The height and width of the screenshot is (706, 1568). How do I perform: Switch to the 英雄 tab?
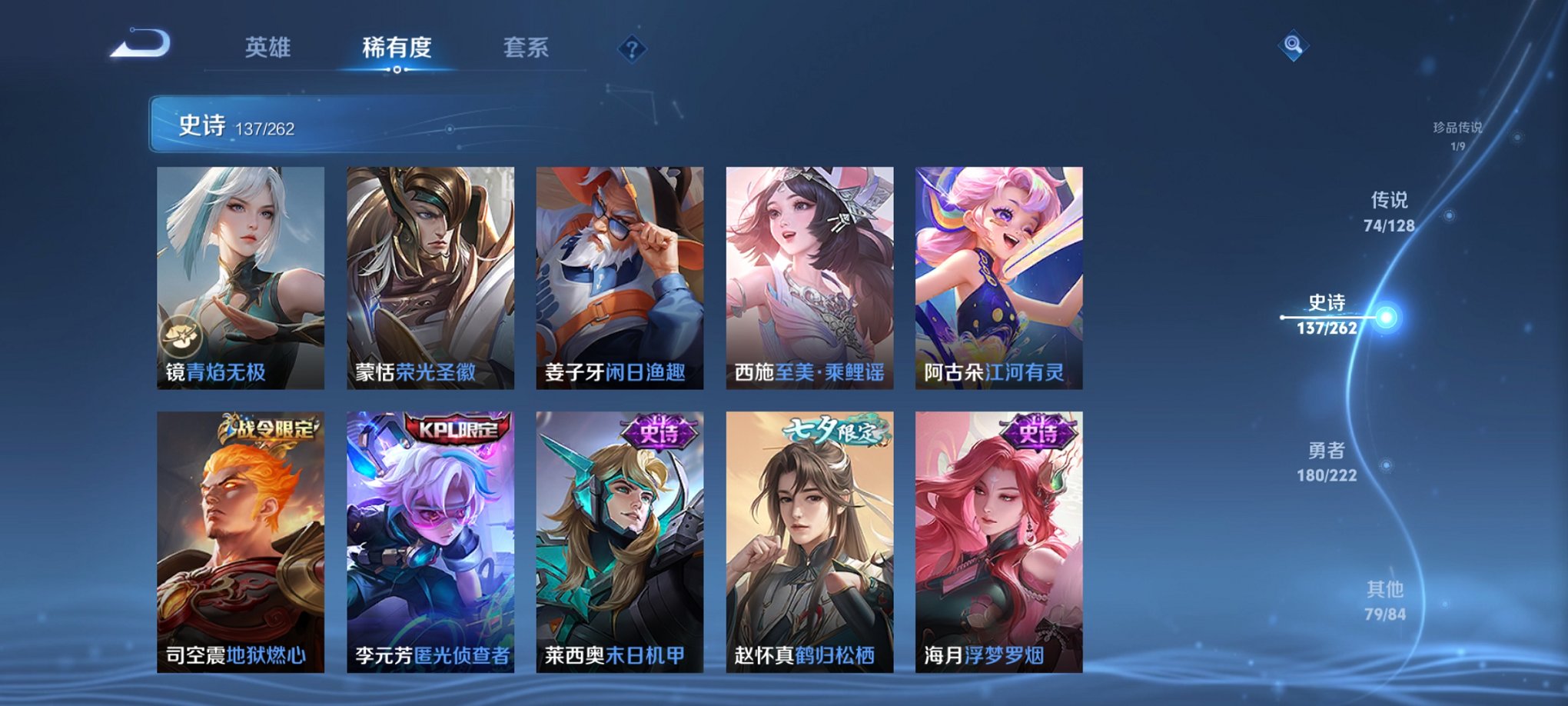269,48
